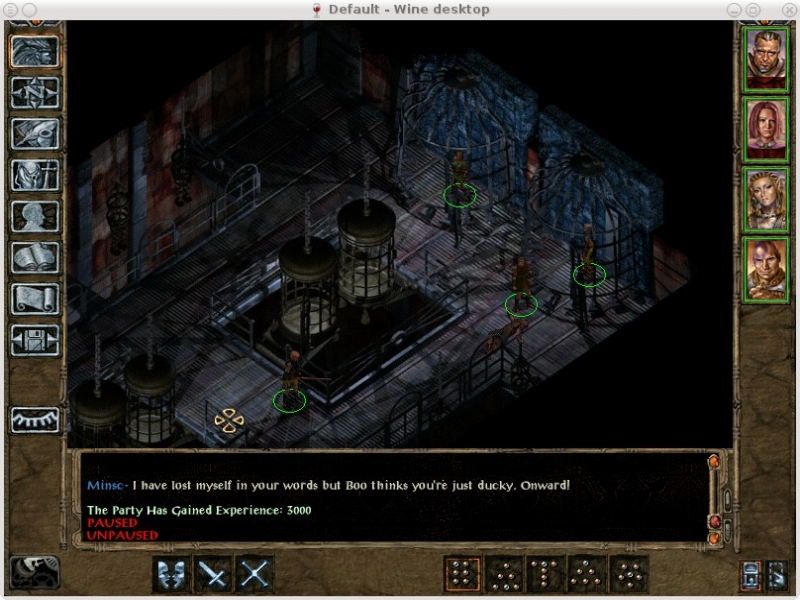Open the journal with the quill icon
Viewport: 800px width, 600px height.
[x=35, y=134]
